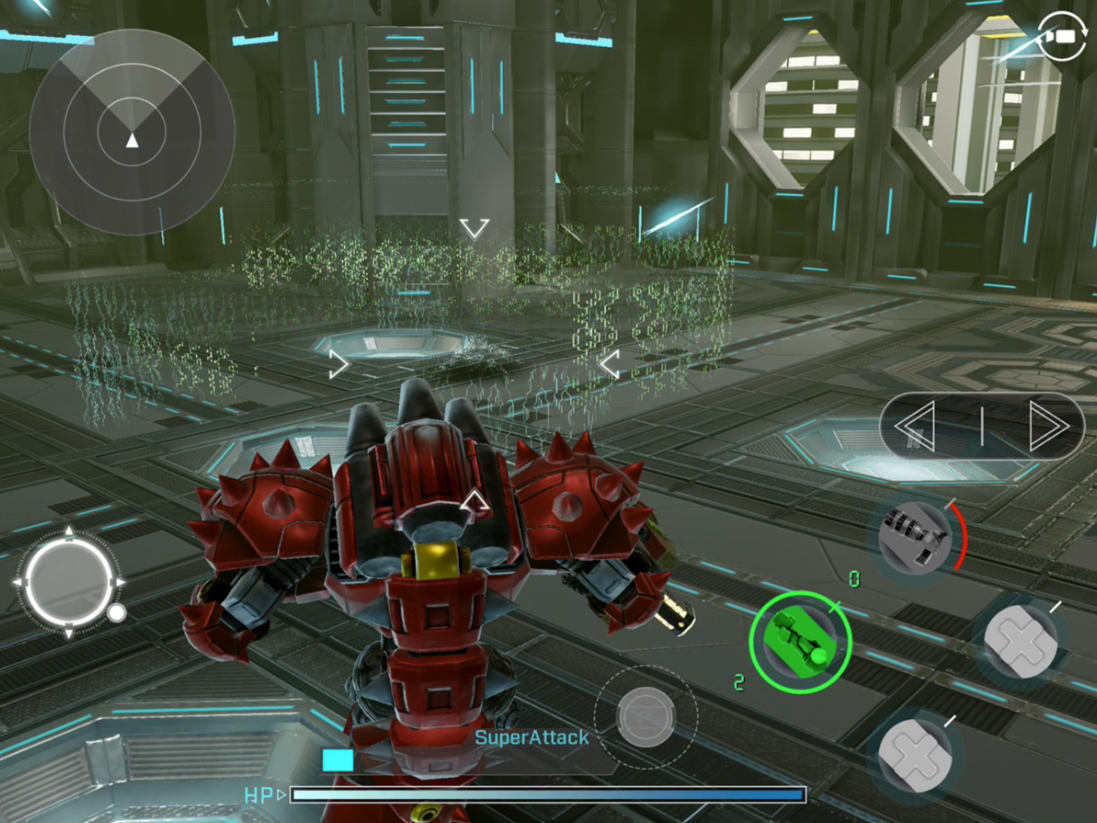Tap the circular radar minimap
The height and width of the screenshot is (823, 1097).
132,132
